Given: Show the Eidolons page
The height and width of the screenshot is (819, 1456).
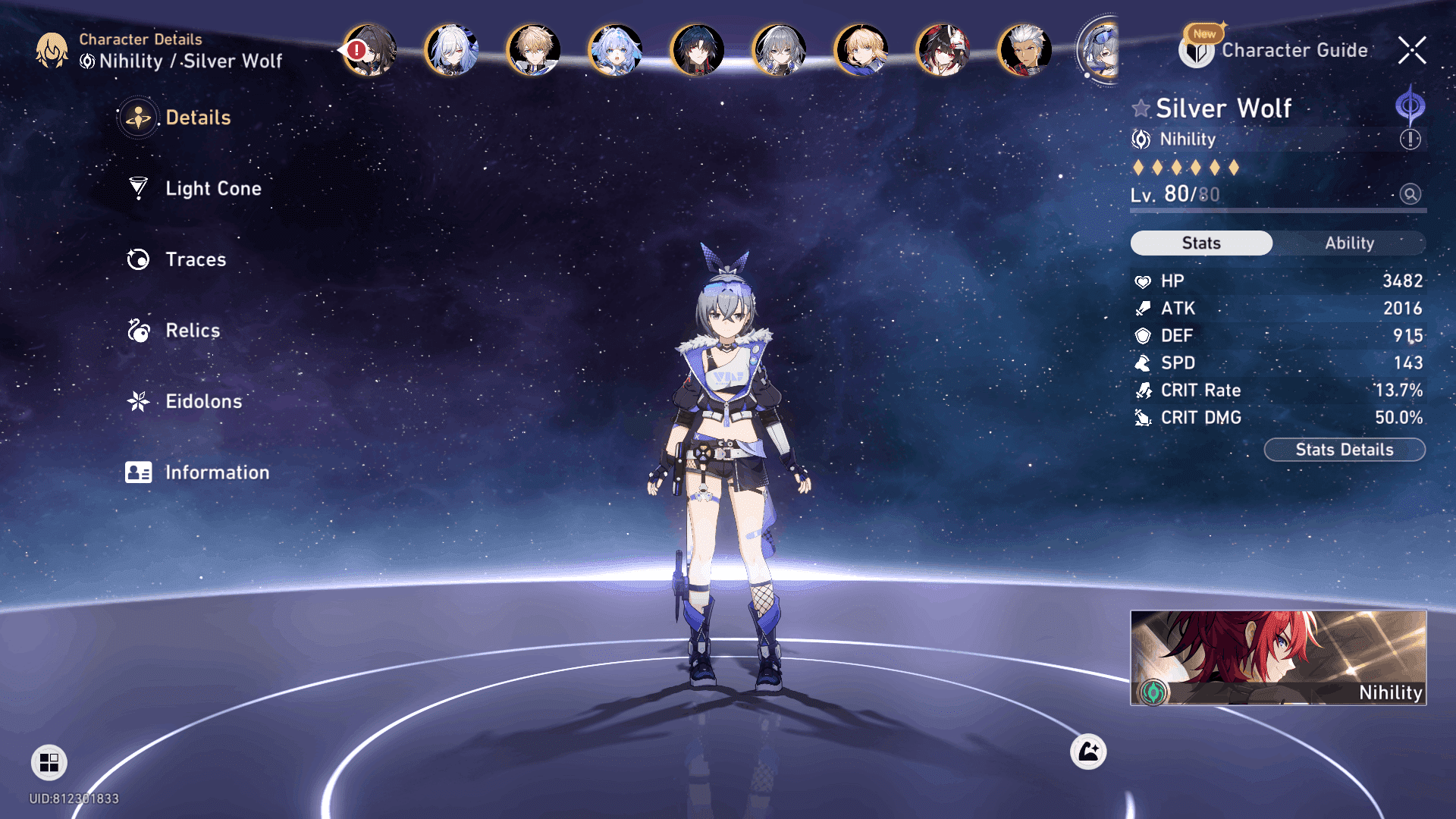Looking at the screenshot, I should (x=203, y=401).
